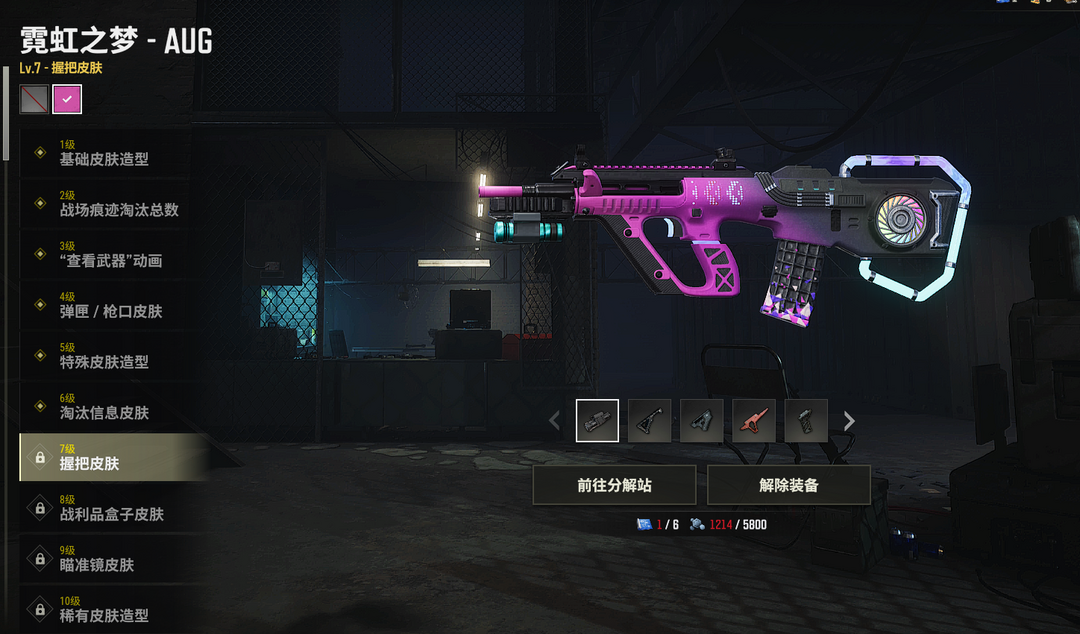The image size is (1080, 634).
Task: Choose the 6级 淘汰信息皮肤 entry
Action: 104,407
